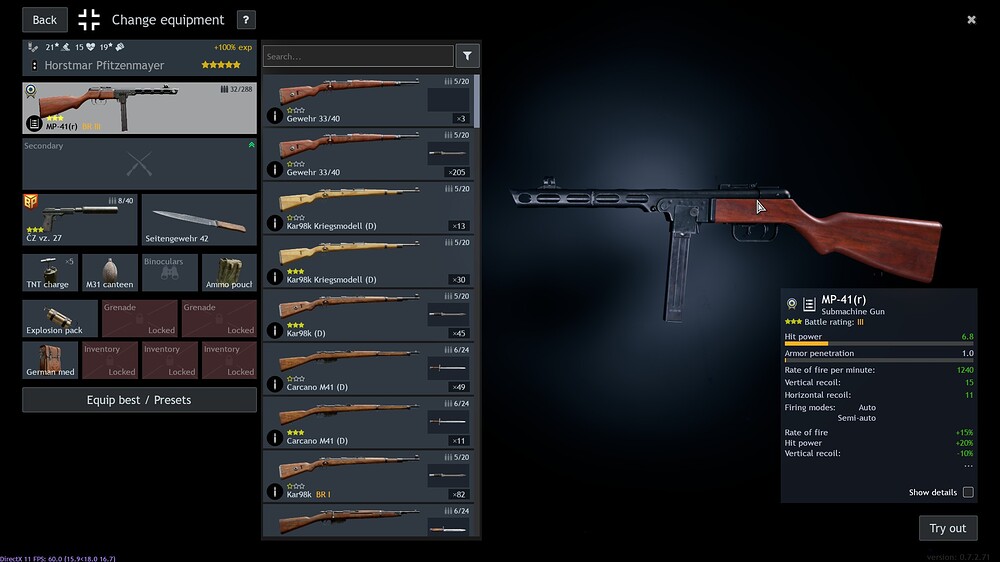Select the TNT charge slot
Viewport: 1000px width, 562px height.
pos(50,272)
